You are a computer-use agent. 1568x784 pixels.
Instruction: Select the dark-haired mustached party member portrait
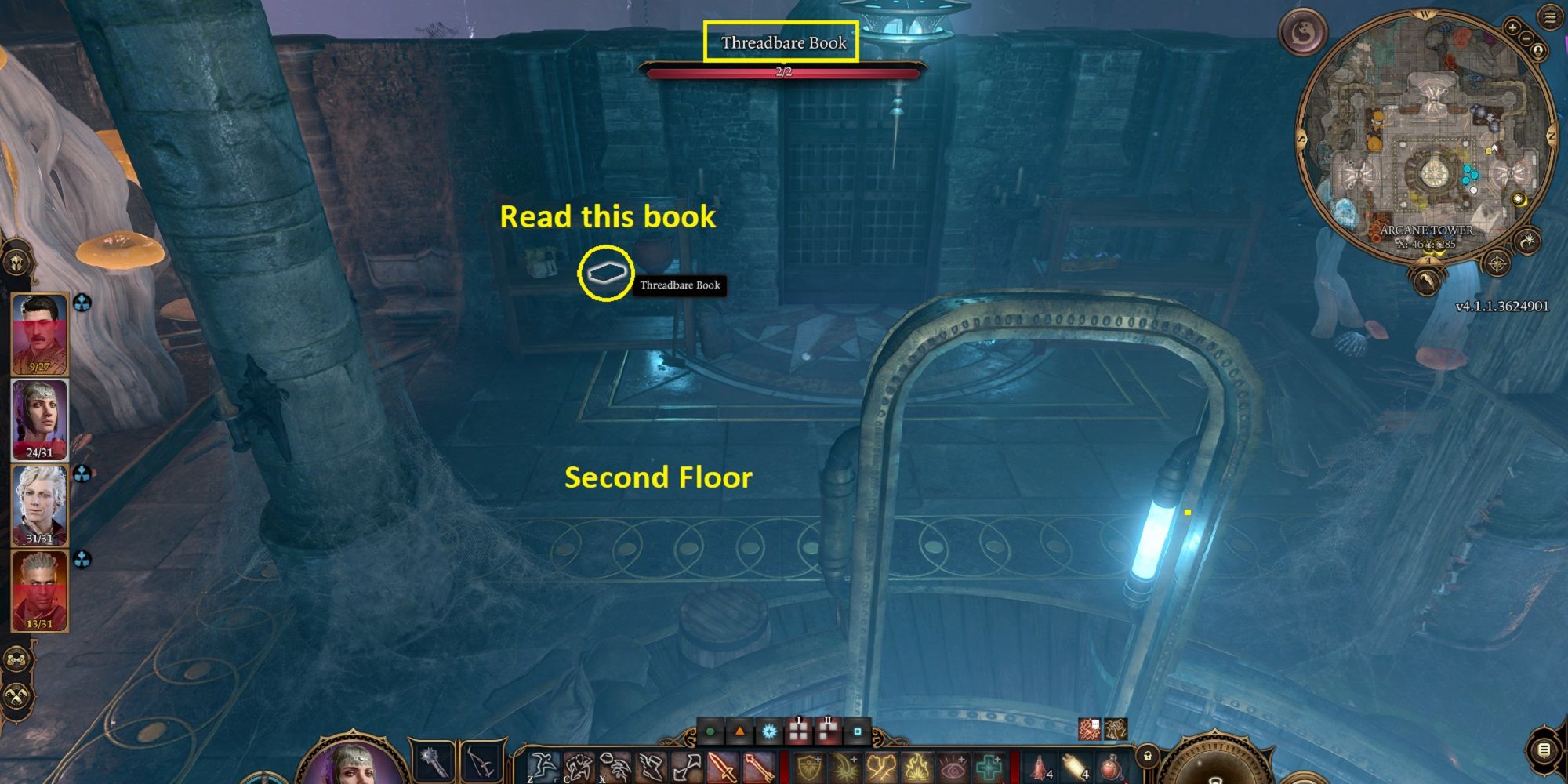(x=39, y=333)
